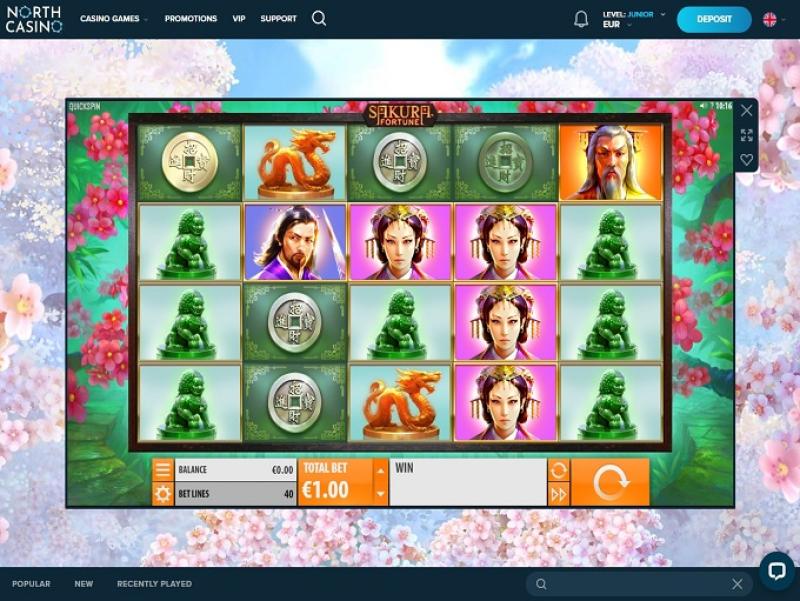The width and height of the screenshot is (800, 601).
Task: Click the Deposit button
Action: pos(714,19)
